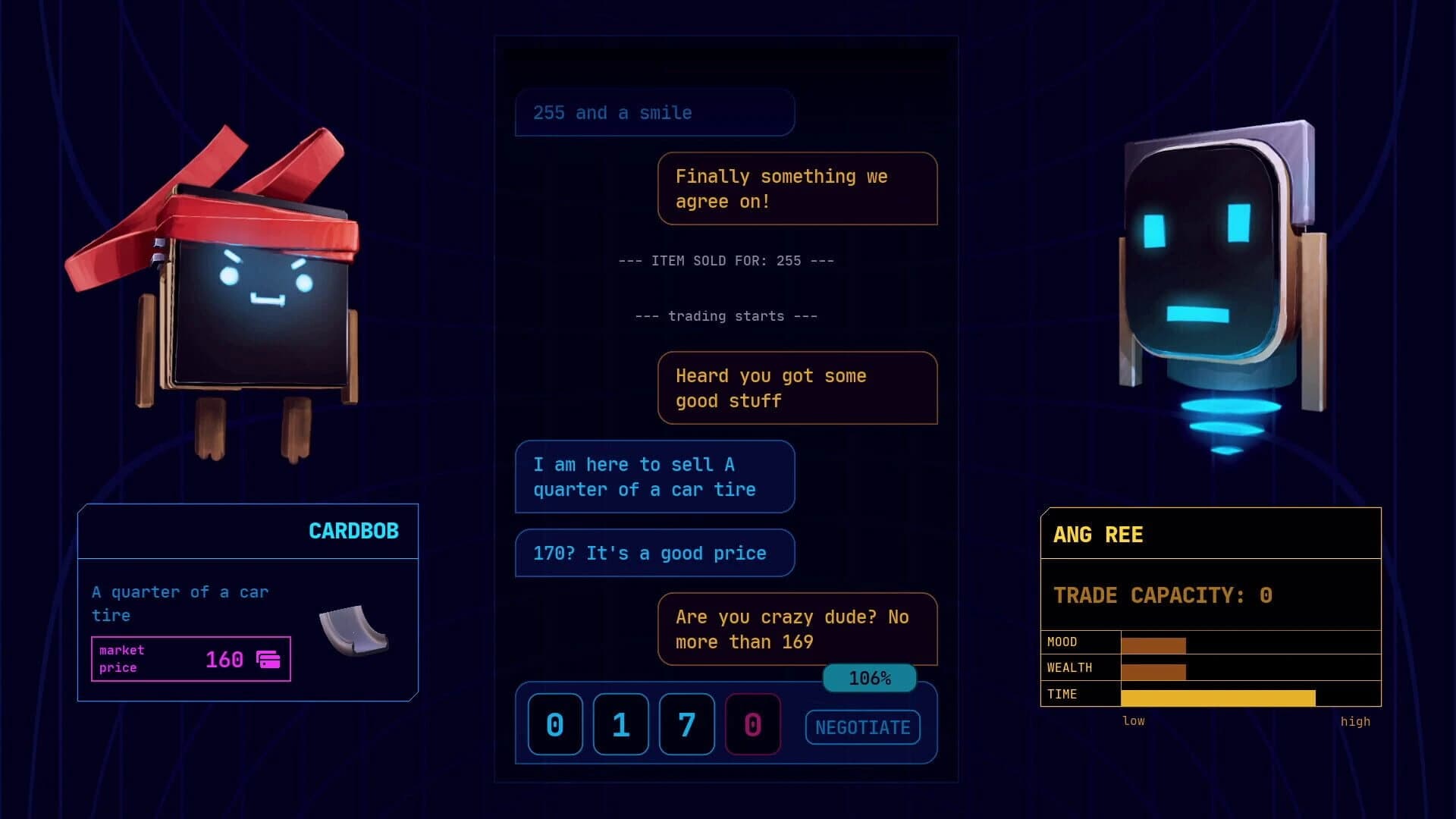This screenshot has height=819, width=1456.
Task: Click the price digit showing 1
Action: click(x=620, y=724)
